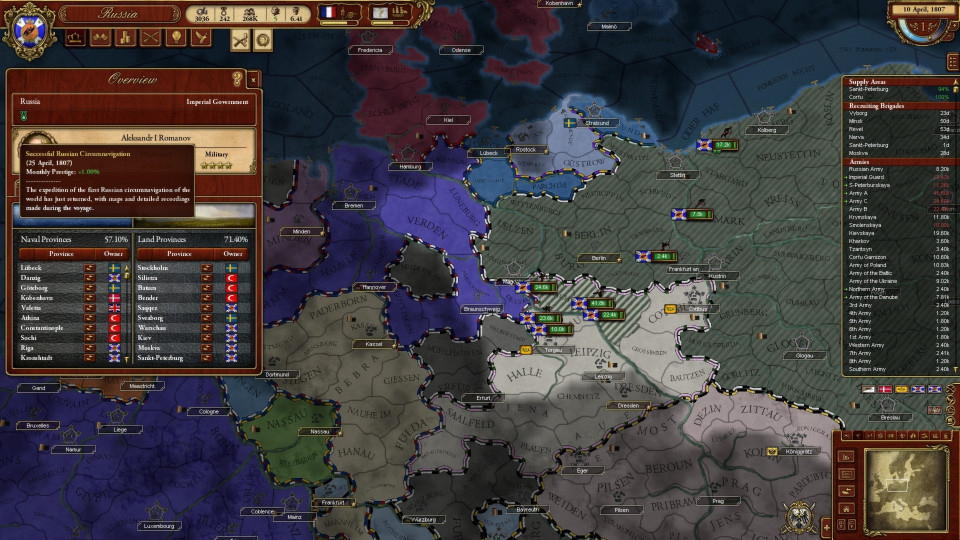This screenshot has height=540, width=960.
Task: Open the gold coins economy screen
Action: point(127,37)
